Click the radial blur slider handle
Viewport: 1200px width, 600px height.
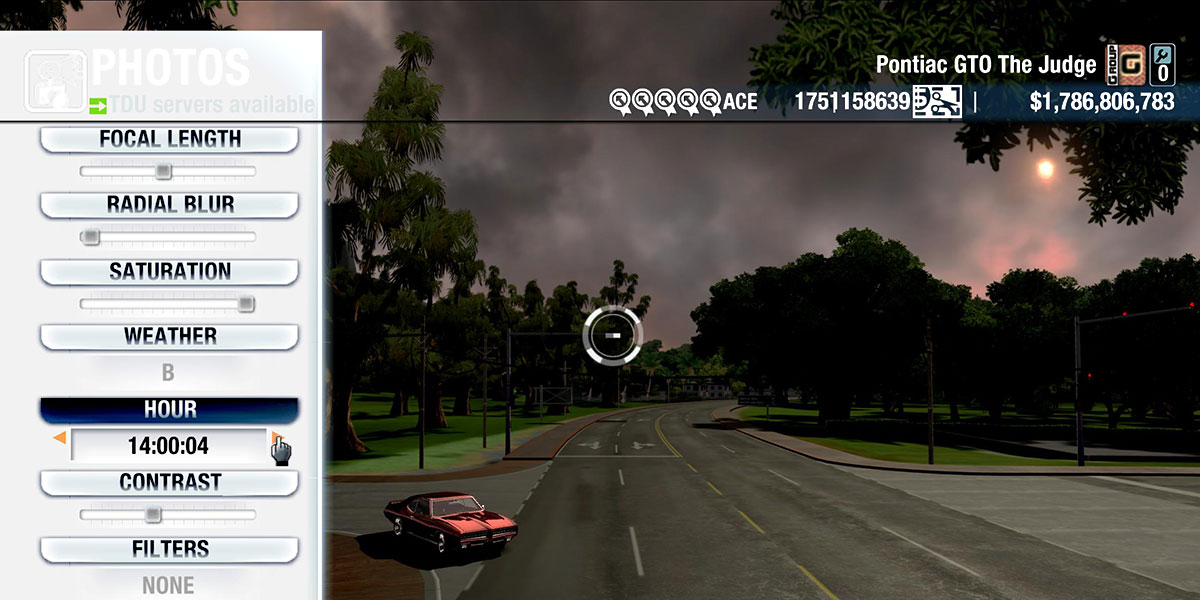[91, 237]
